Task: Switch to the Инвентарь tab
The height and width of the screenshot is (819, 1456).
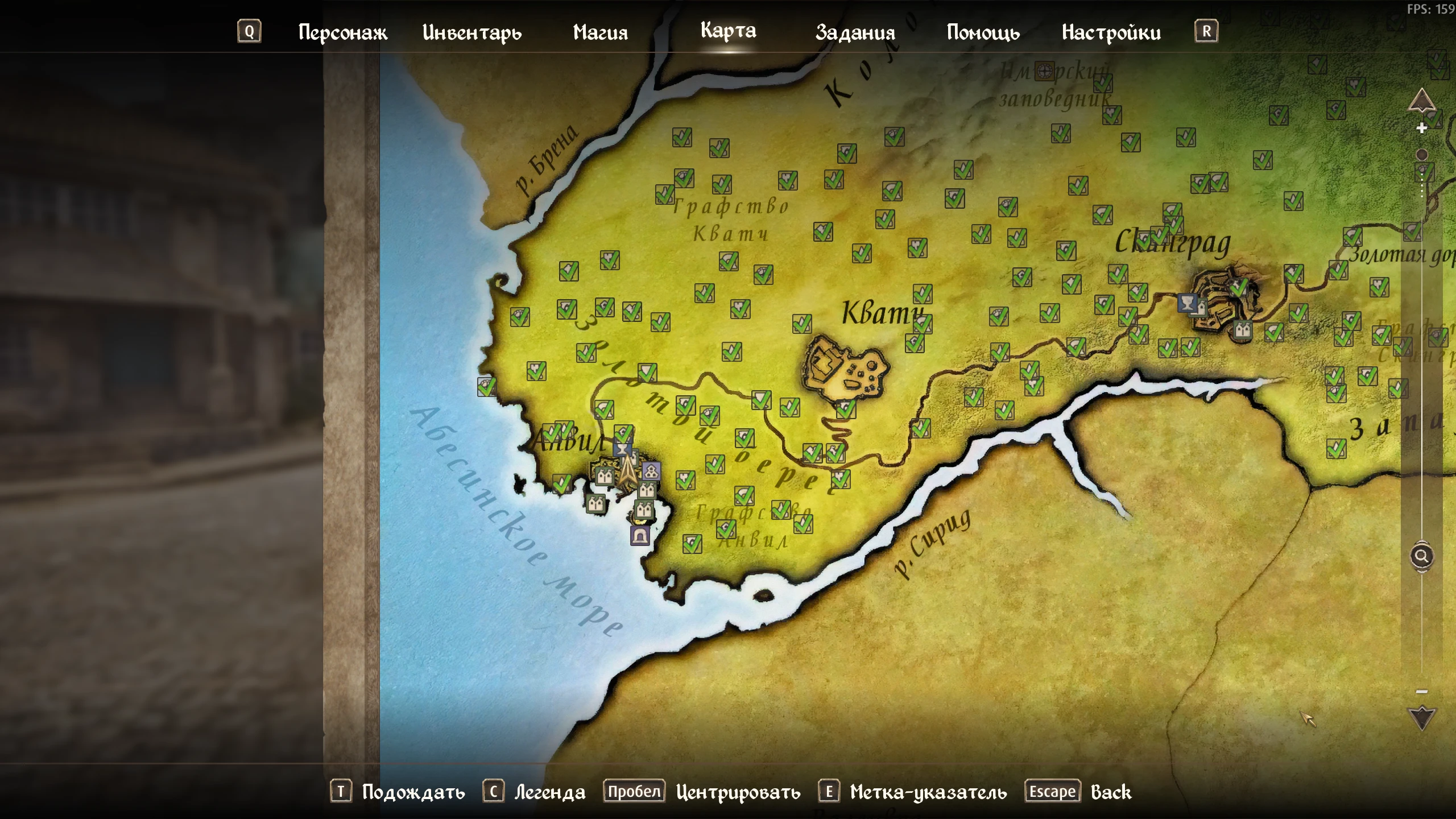Action: click(x=472, y=32)
